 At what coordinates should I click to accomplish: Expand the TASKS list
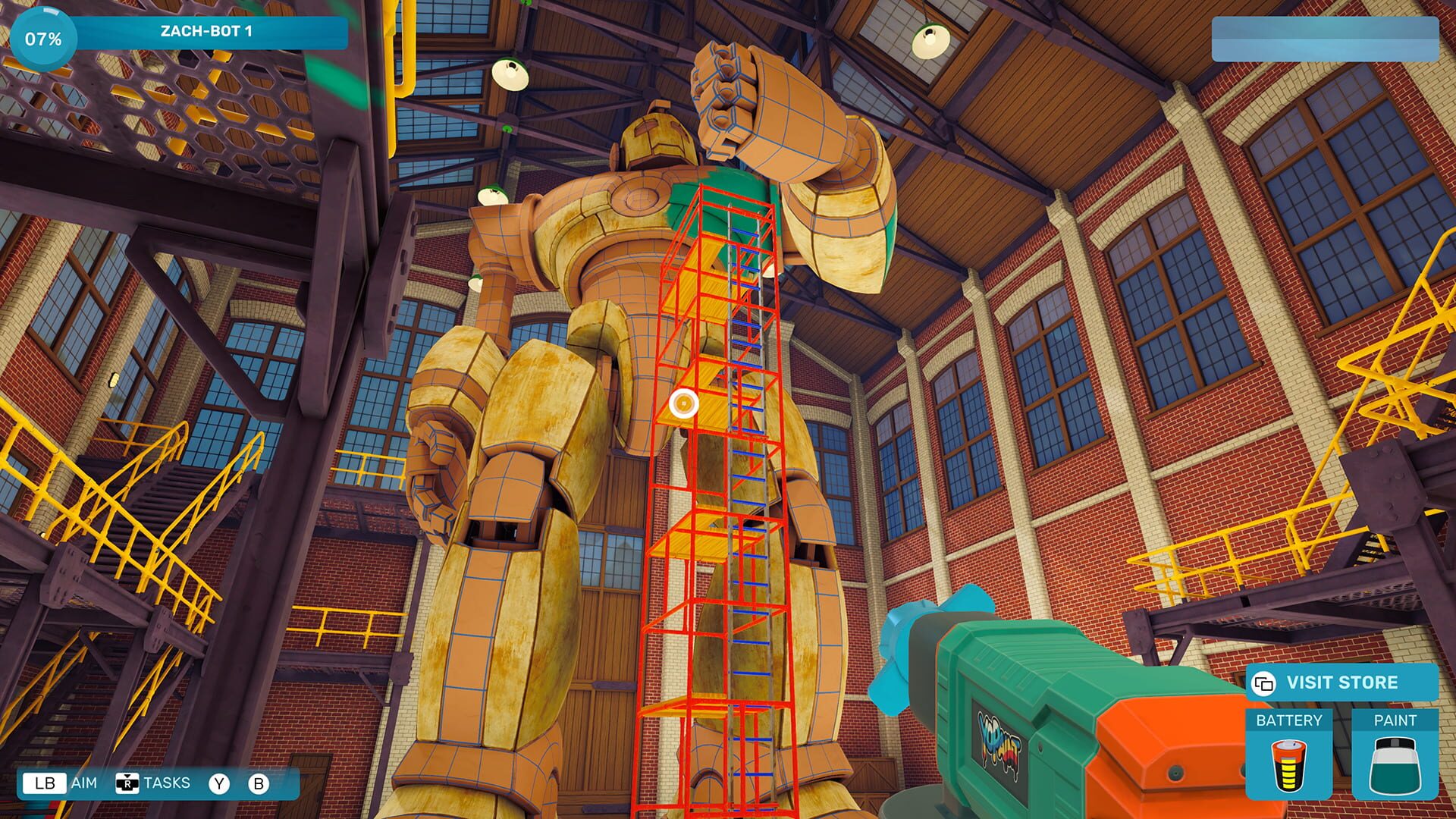coord(168,784)
